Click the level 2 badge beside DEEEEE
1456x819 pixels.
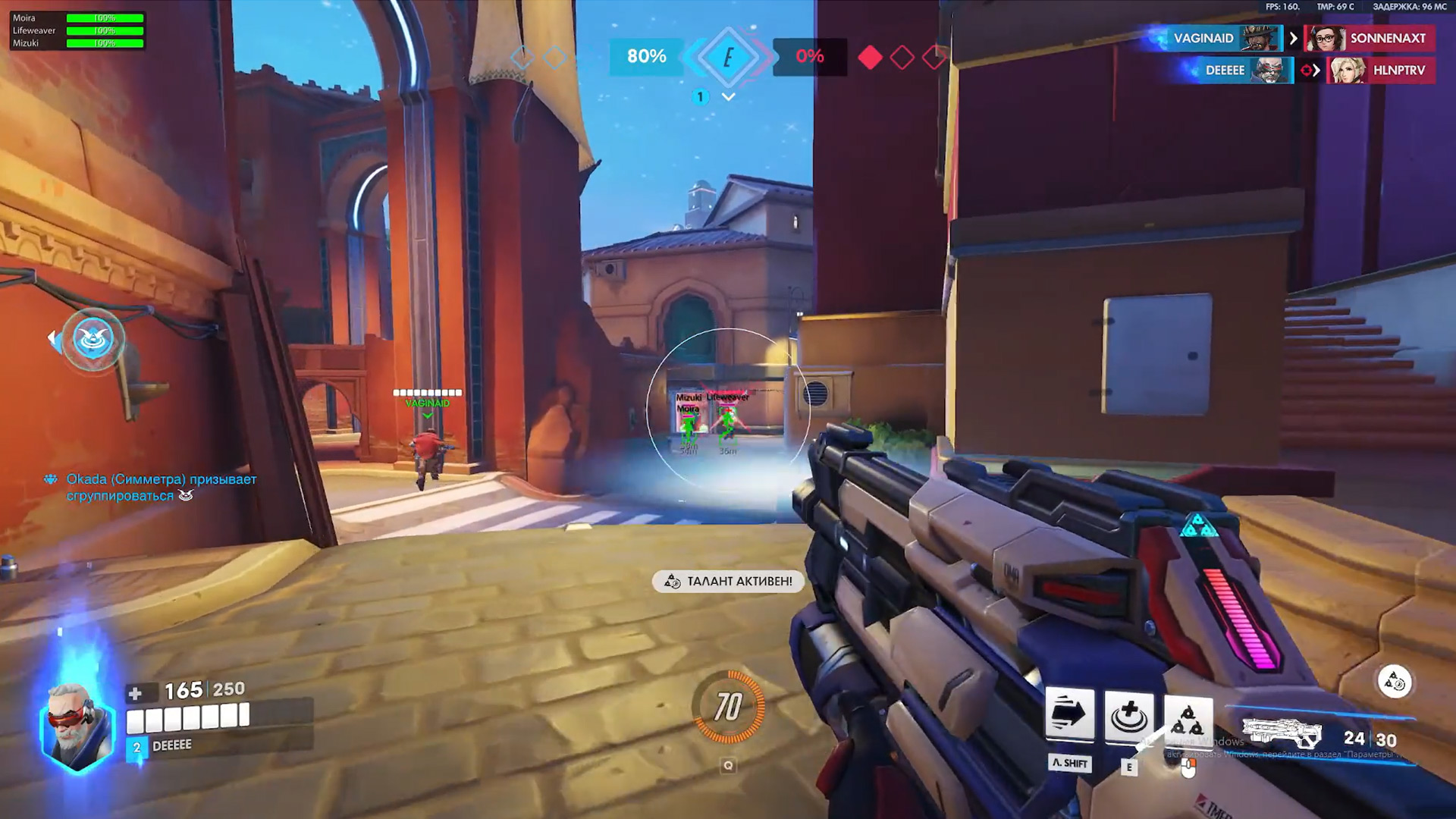(136, 747)
